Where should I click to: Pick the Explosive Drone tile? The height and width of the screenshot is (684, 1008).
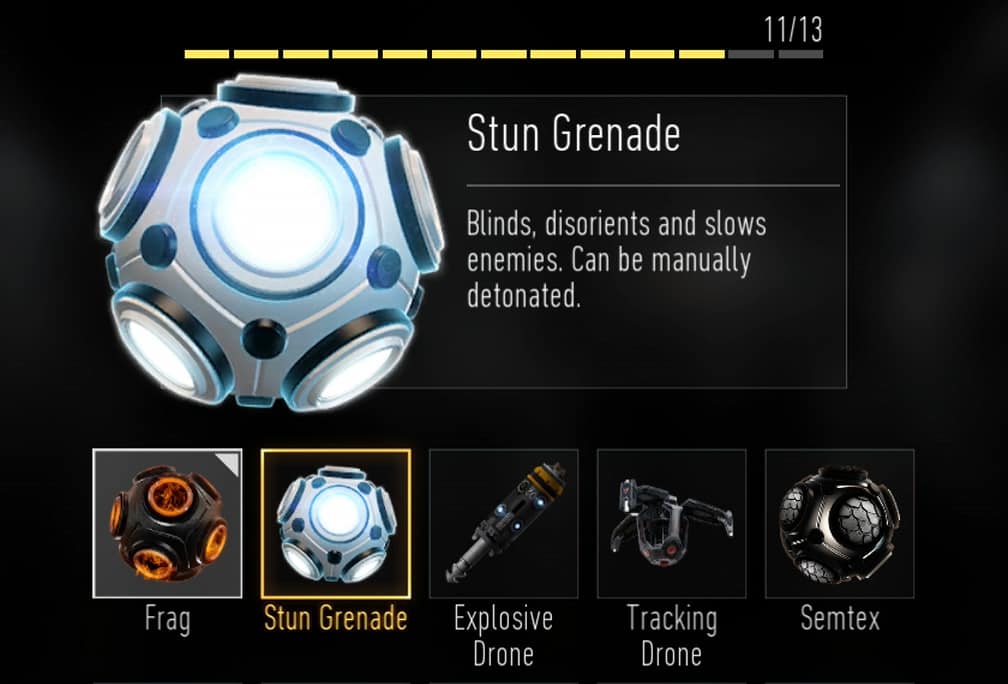point(504,523)
